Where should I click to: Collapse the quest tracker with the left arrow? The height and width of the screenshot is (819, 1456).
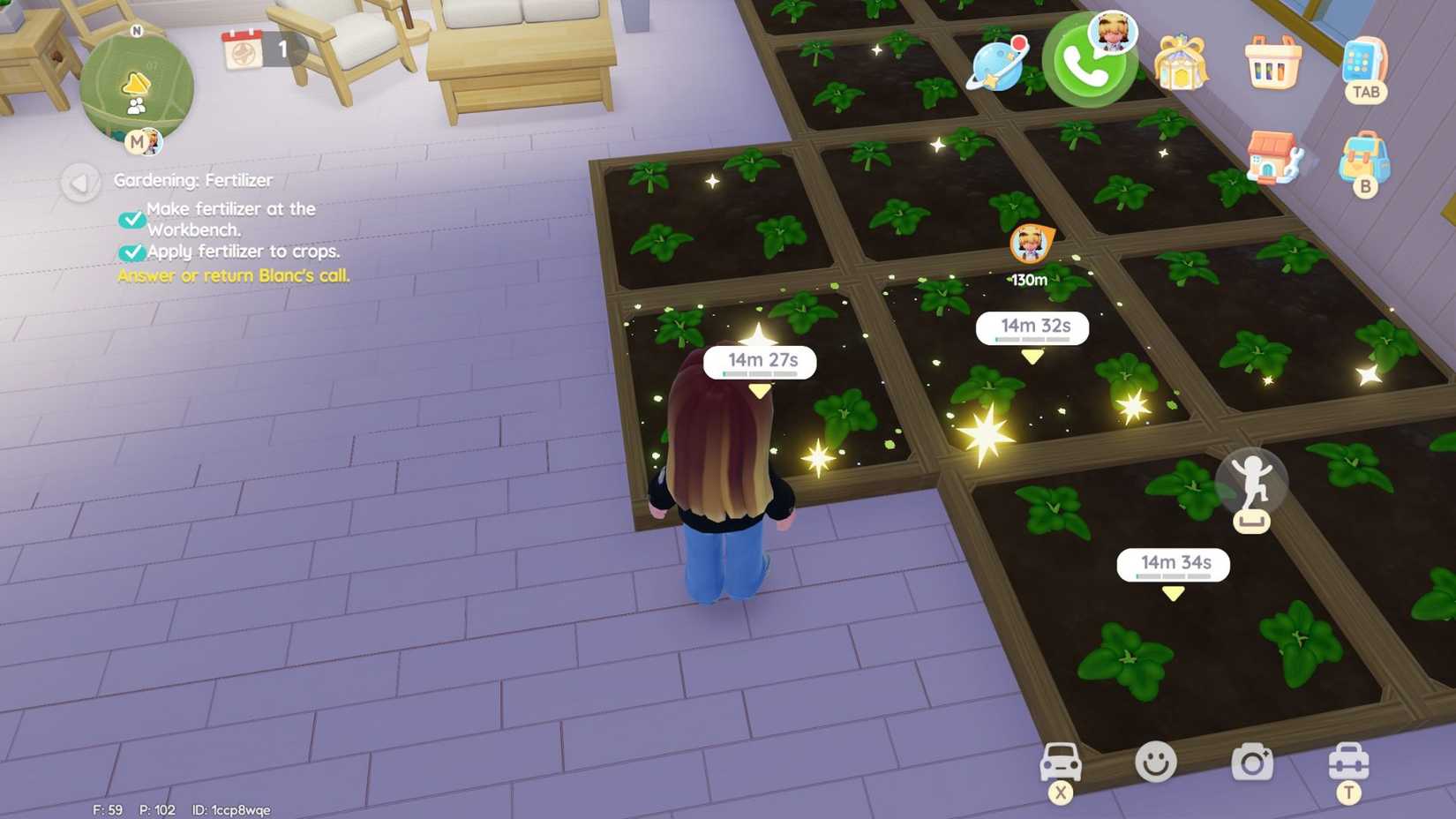[80, 184]
